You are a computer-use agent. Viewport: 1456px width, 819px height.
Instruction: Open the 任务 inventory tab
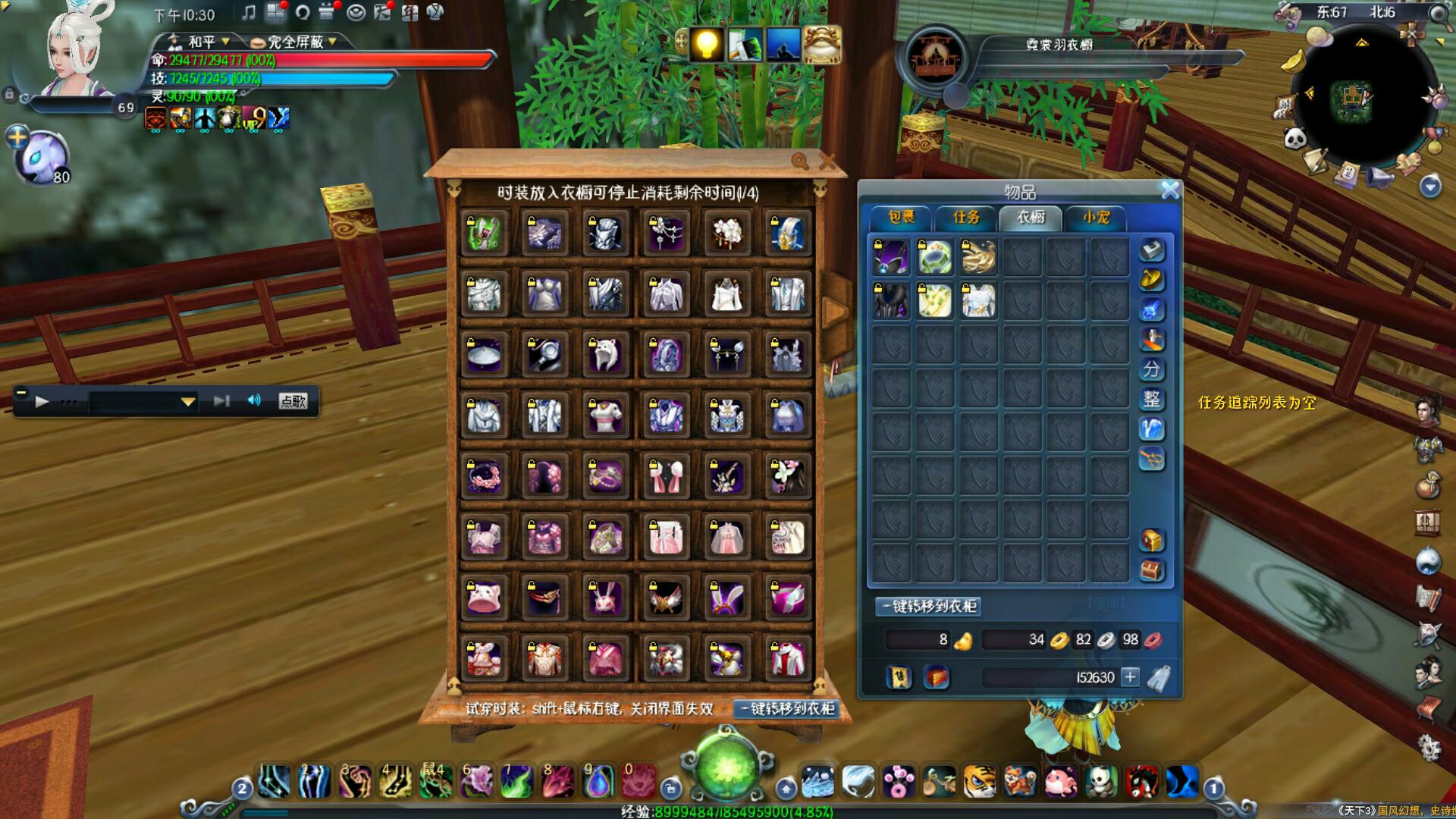pos(966,218)
